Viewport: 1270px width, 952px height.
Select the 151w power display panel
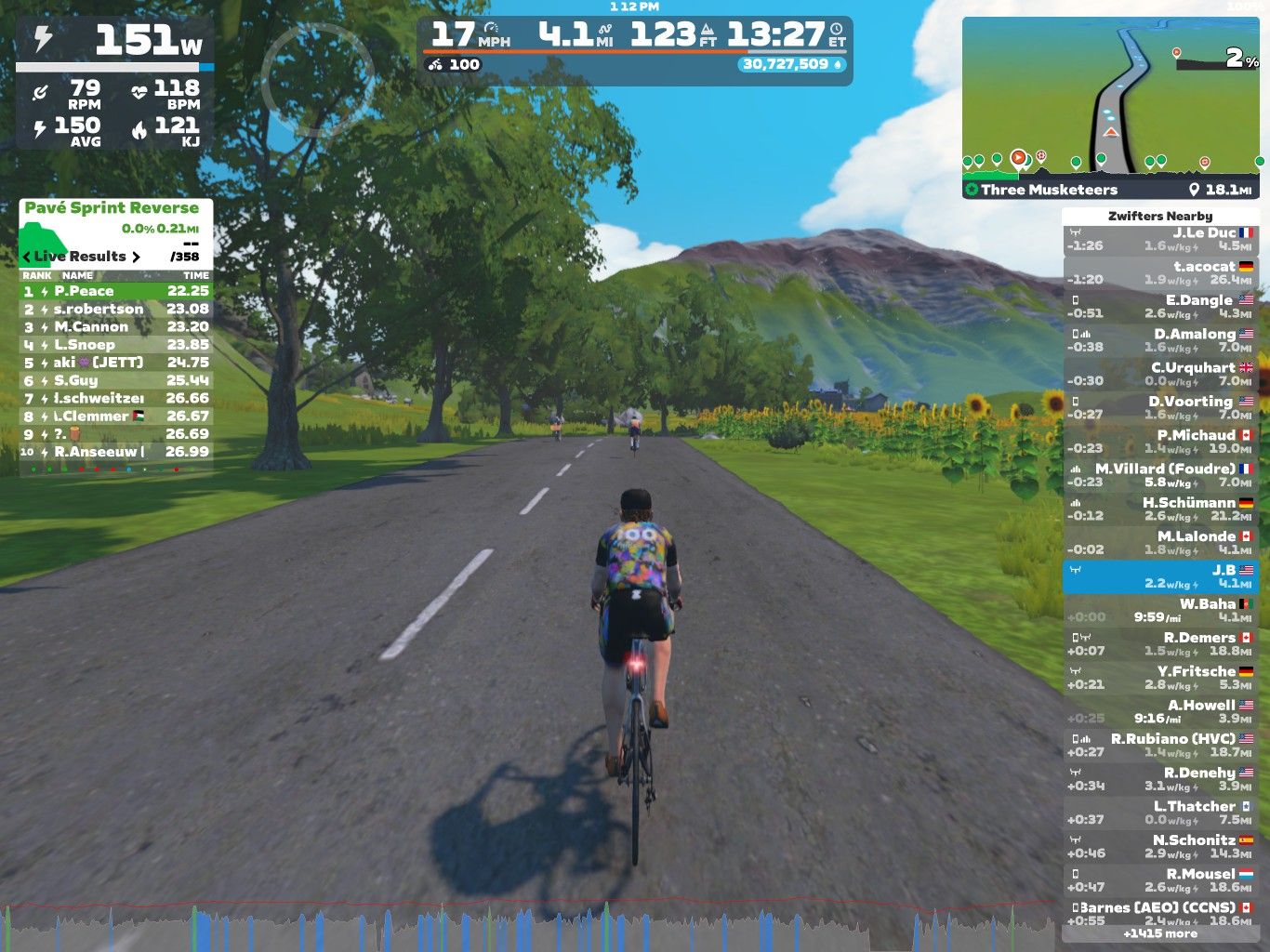pos(115,41)
